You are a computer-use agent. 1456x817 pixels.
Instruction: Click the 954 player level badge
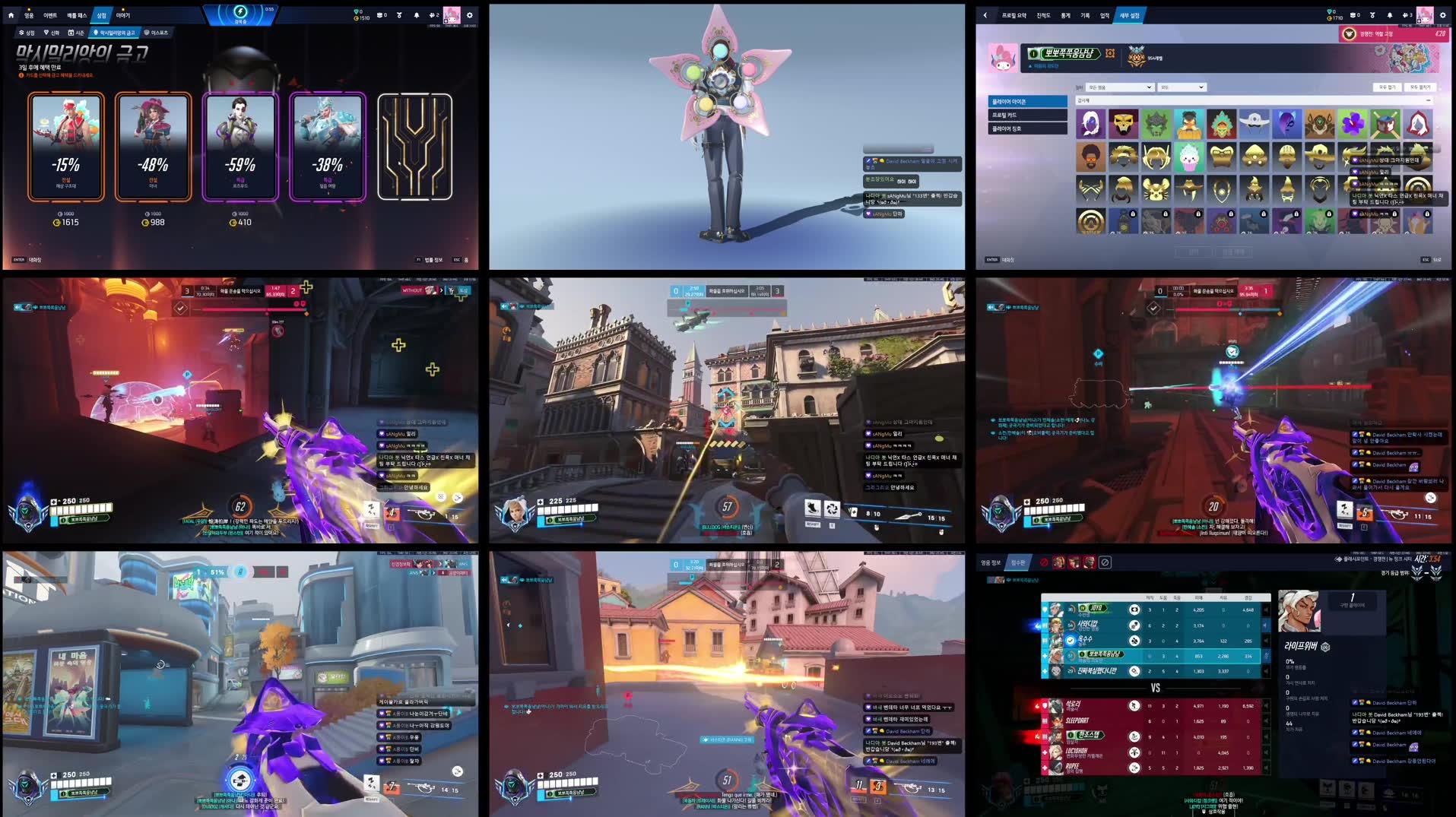(x=1136, y=56)
